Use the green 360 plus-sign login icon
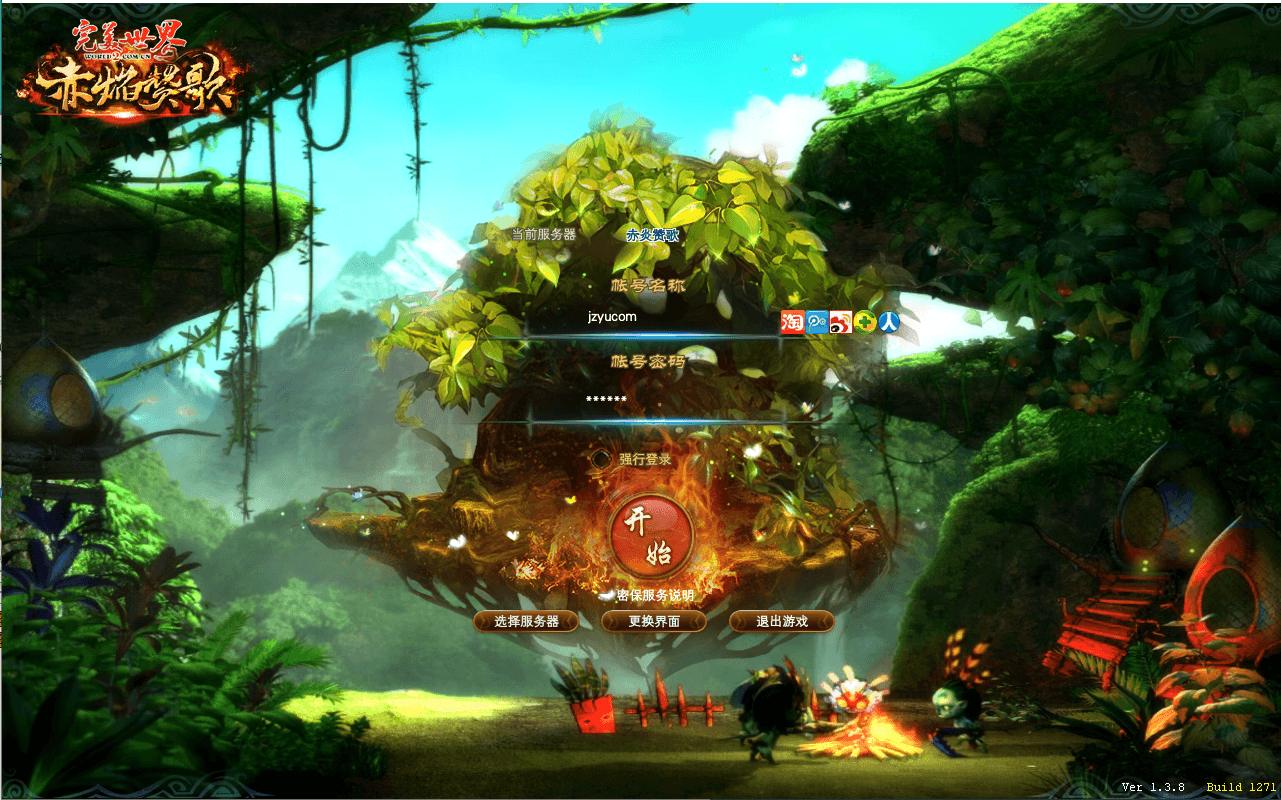1281x800 pixels. [865, 321]
